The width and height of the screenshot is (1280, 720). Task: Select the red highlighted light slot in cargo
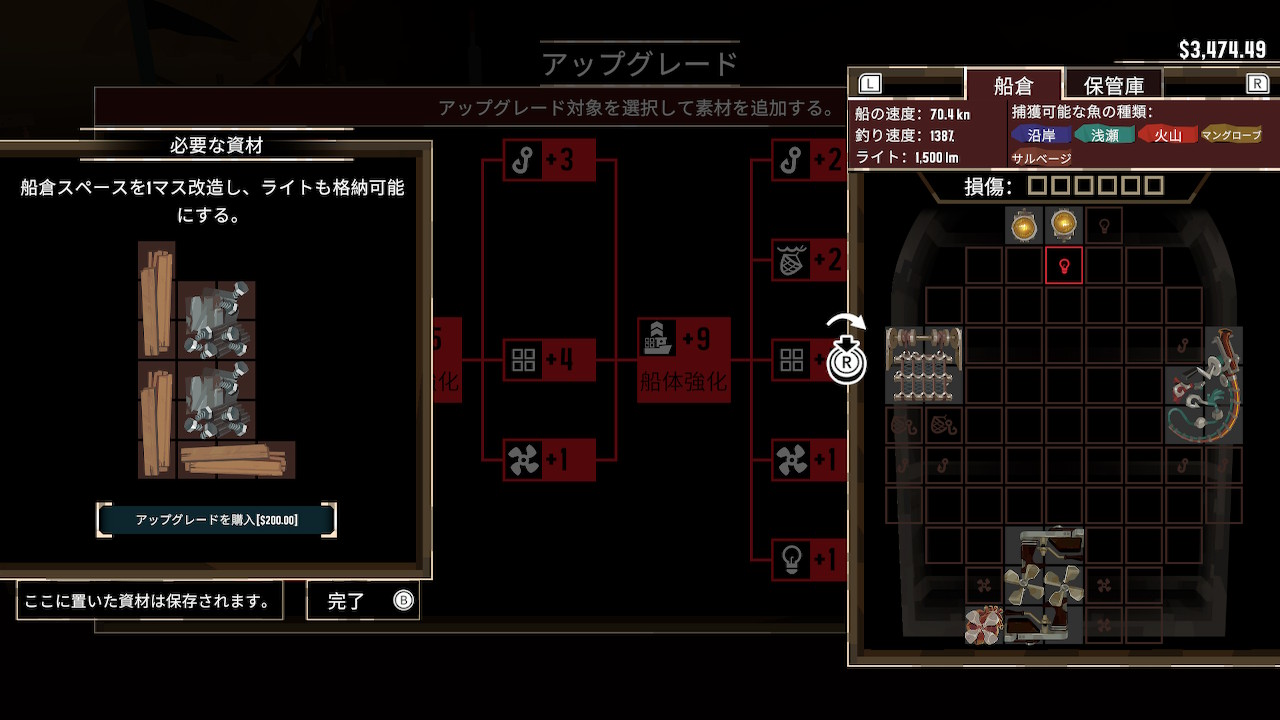1064,266
